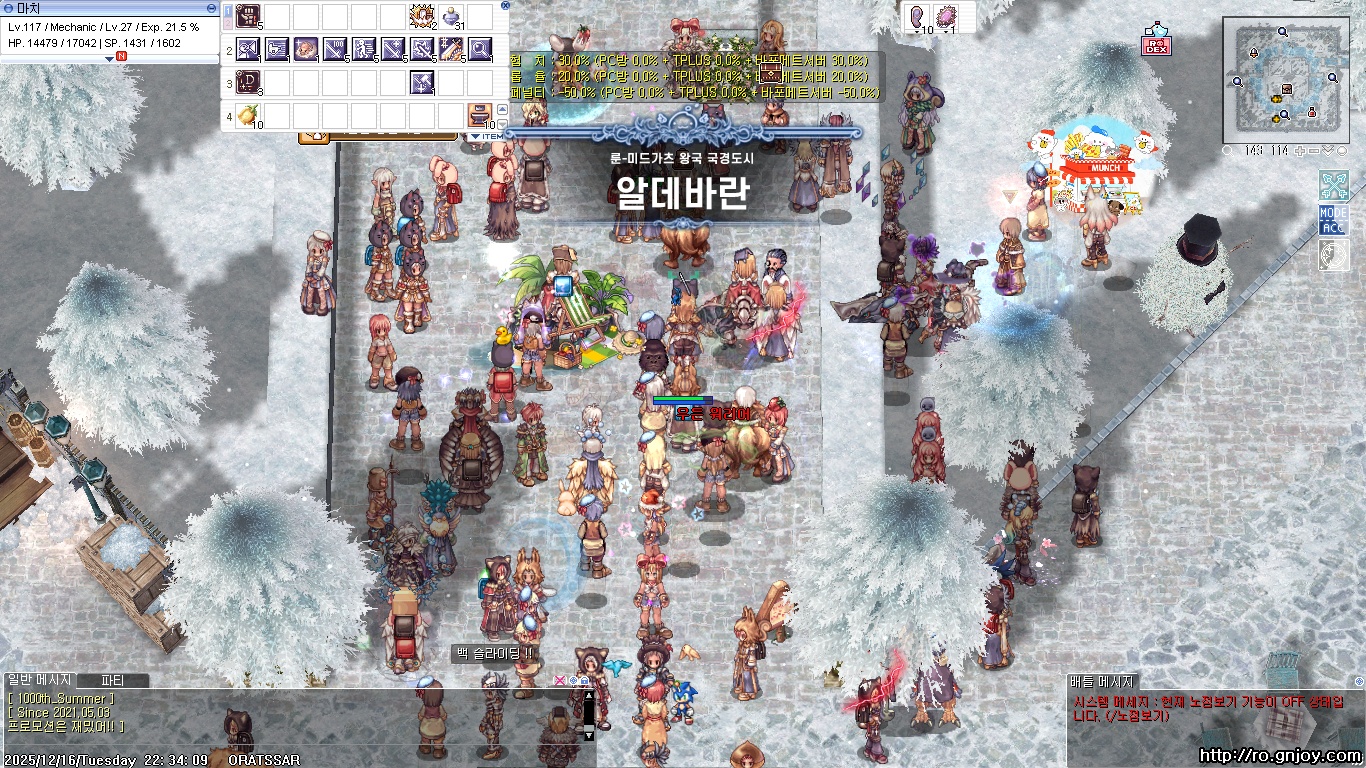The image size is (1366, 768).
Task: Toggle the padlock icon on the chat window
Action: point(584,680)
